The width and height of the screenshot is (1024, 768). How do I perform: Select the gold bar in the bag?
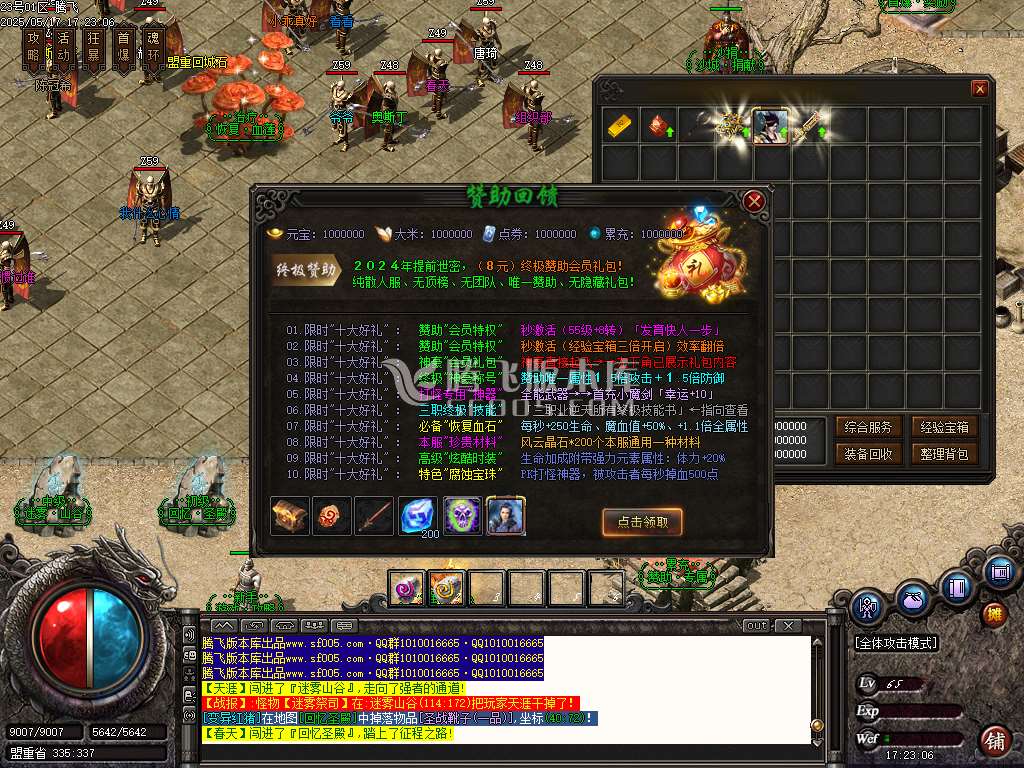pyautogui.click(x=619, y=126)
